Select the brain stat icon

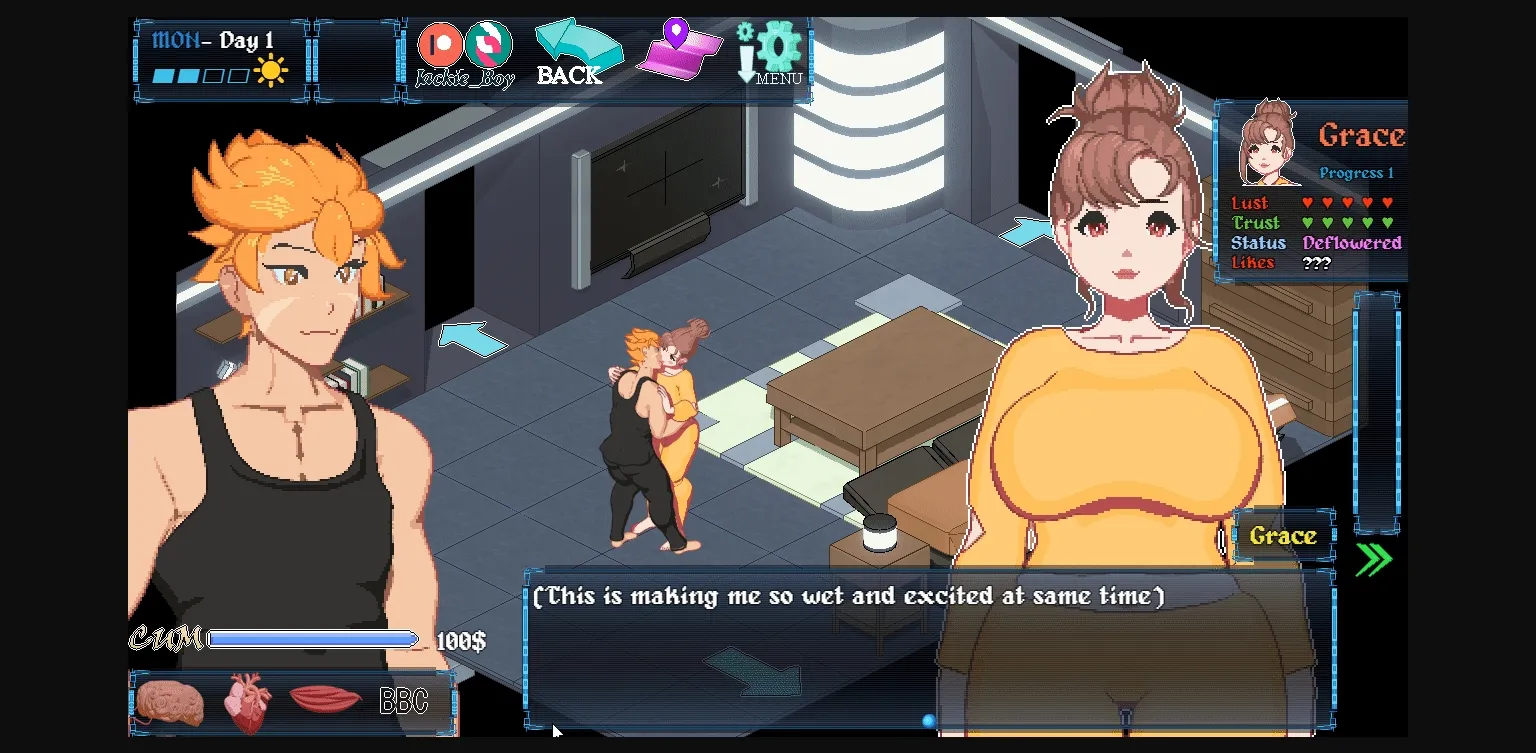pos(170,702)
